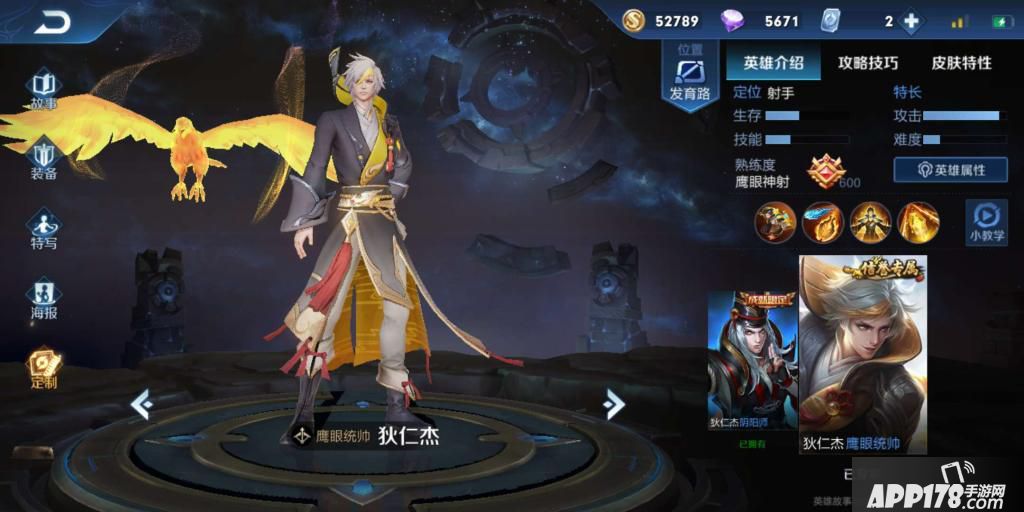Open the 特写 close-up view
This screenshot has height=512, width=1024.
[x=43, y=228]
